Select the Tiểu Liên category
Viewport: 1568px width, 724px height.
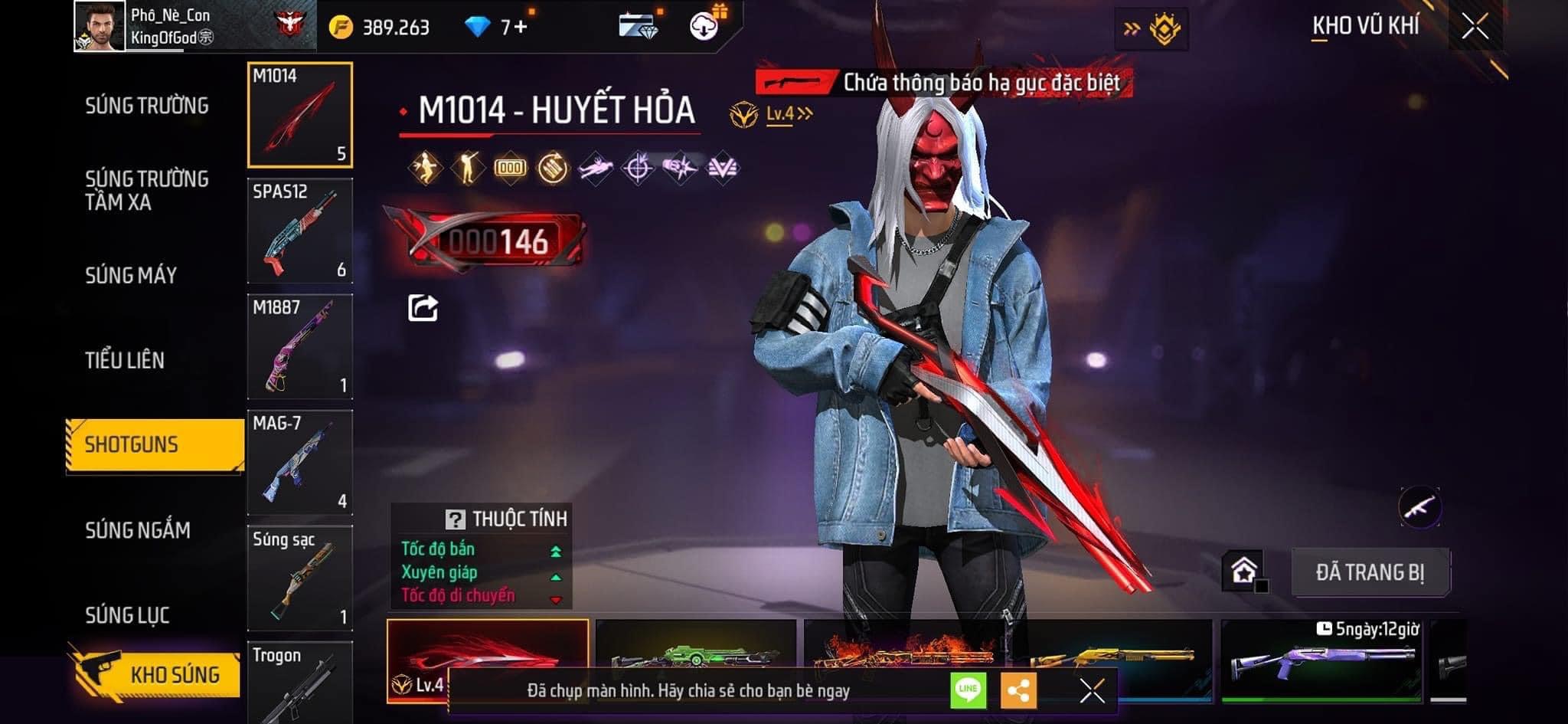click(125, 360)
